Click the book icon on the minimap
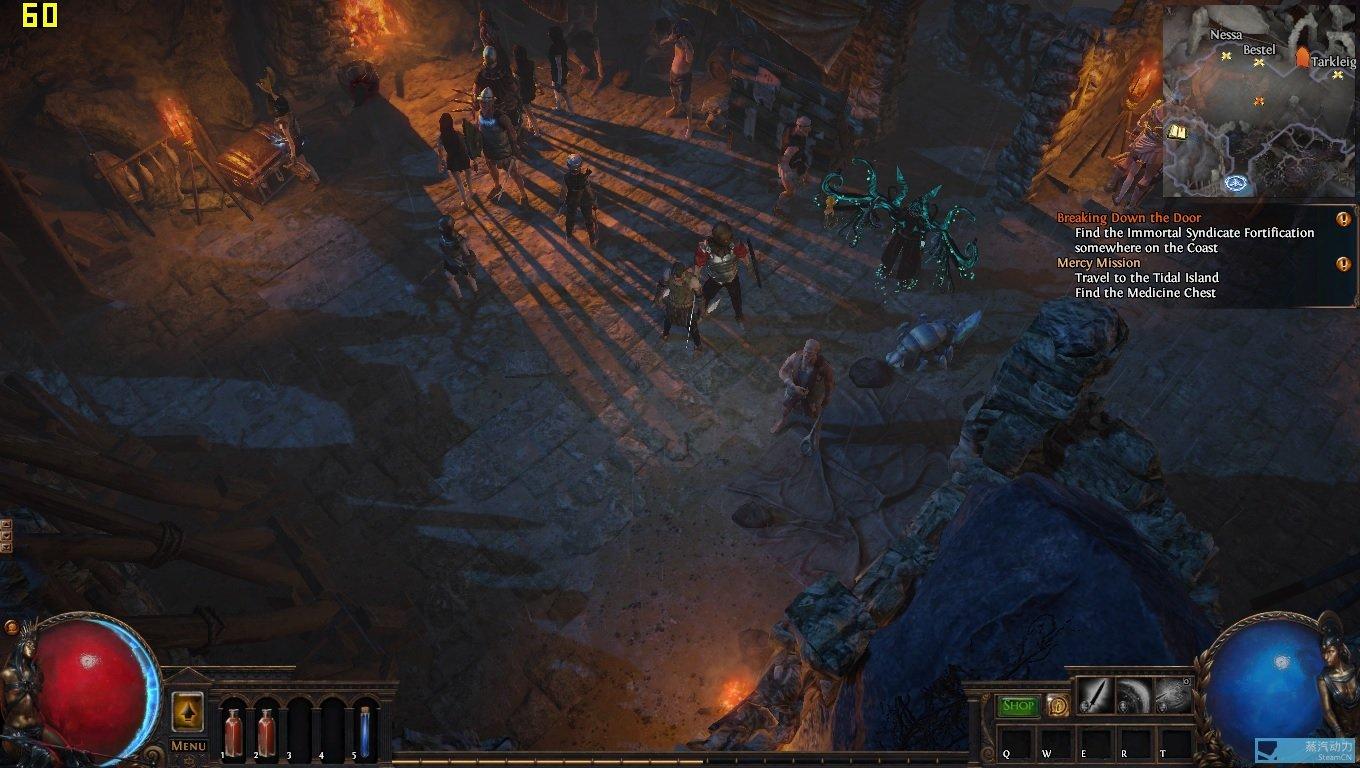The image size is (1360, 768). (1178, 132)
